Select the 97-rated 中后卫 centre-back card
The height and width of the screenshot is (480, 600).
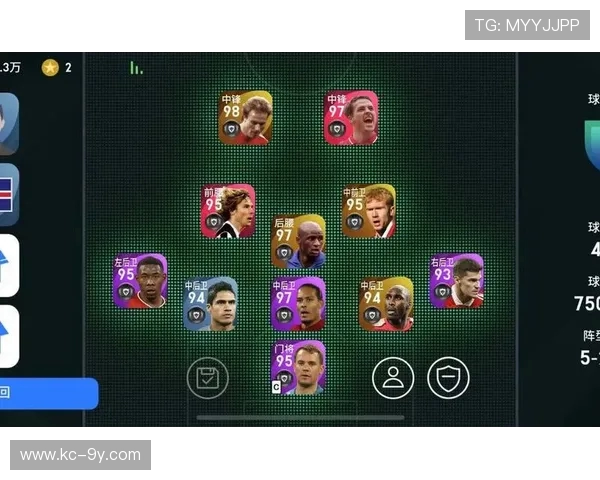[298, 304]
